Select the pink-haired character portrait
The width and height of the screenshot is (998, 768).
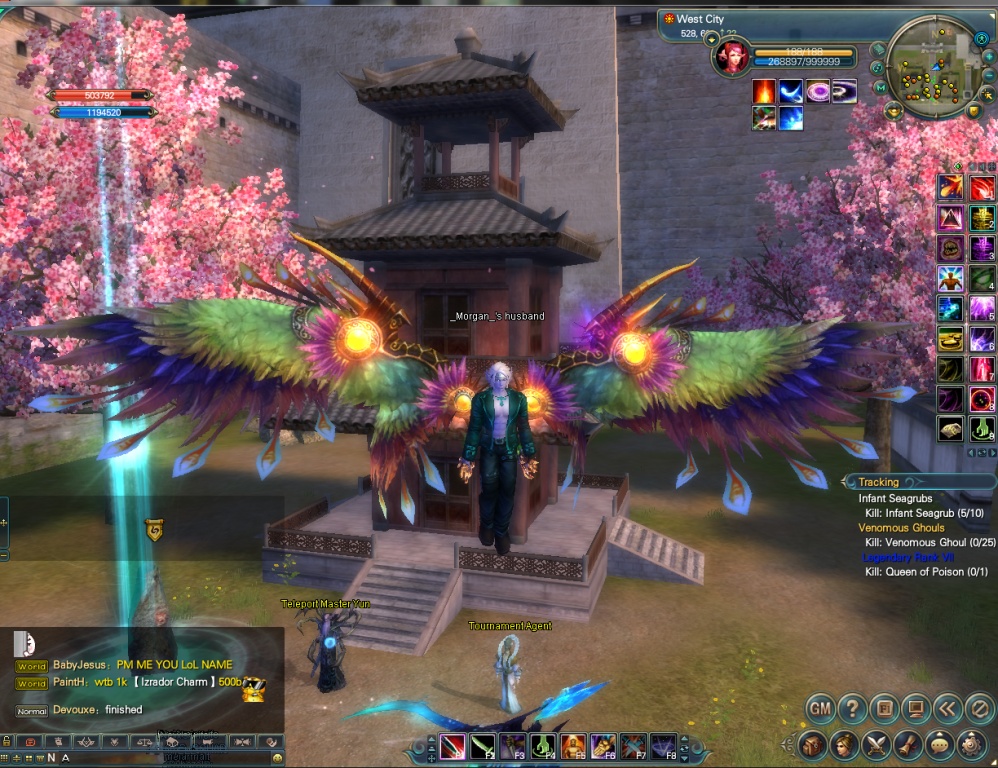[x=731, y=56]
